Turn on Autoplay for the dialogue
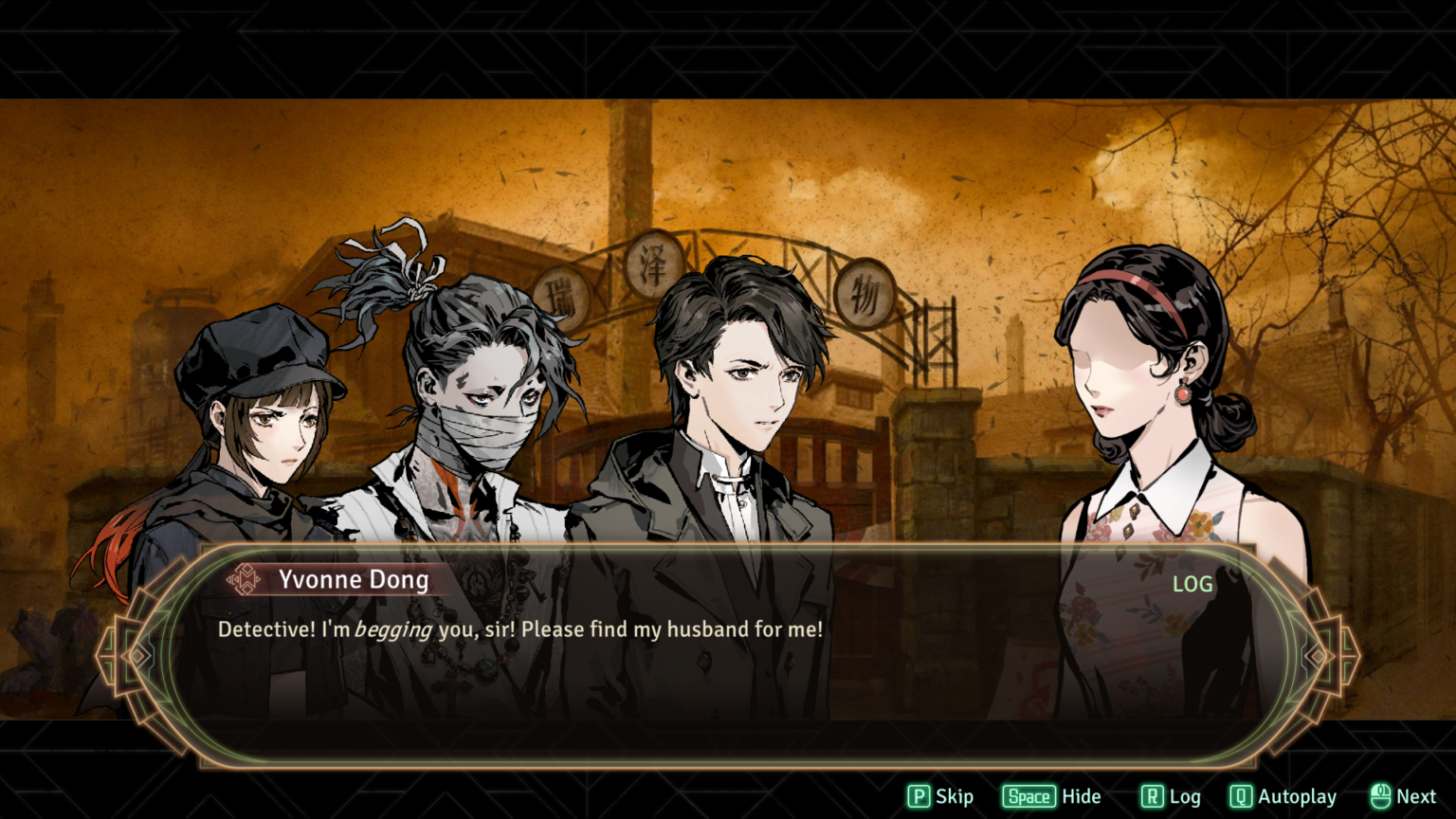1456x819 pixels. 1283,797
